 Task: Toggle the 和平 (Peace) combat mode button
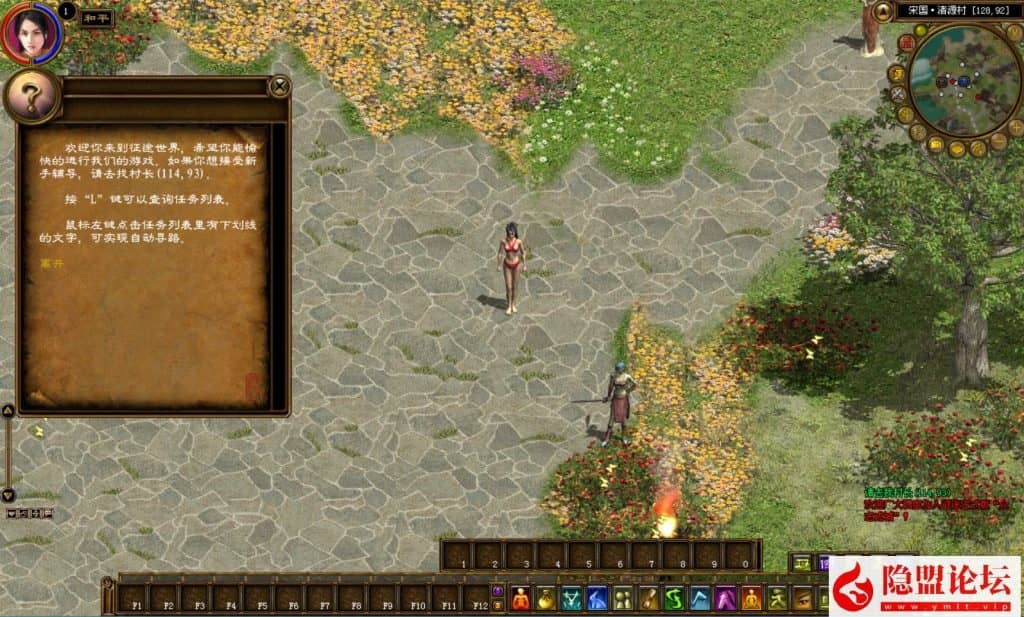click(98, 18)
